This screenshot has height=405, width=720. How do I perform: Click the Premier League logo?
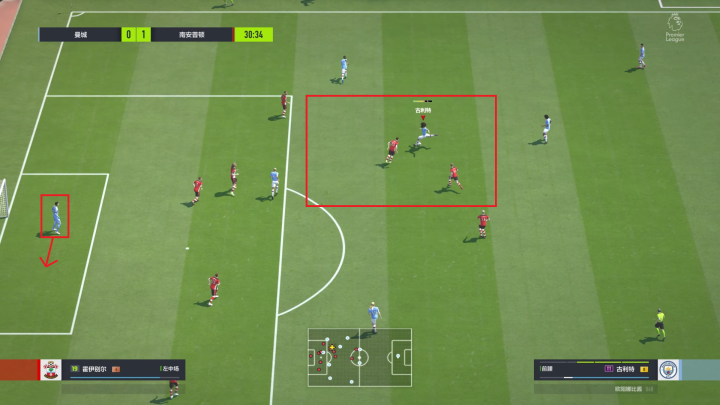click(674, 26)
